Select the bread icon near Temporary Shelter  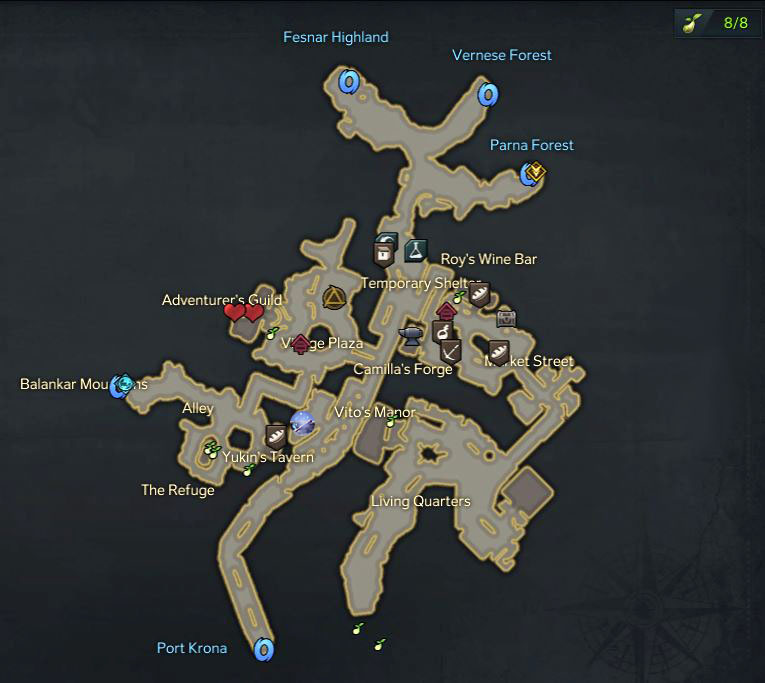tap(480, 294)
